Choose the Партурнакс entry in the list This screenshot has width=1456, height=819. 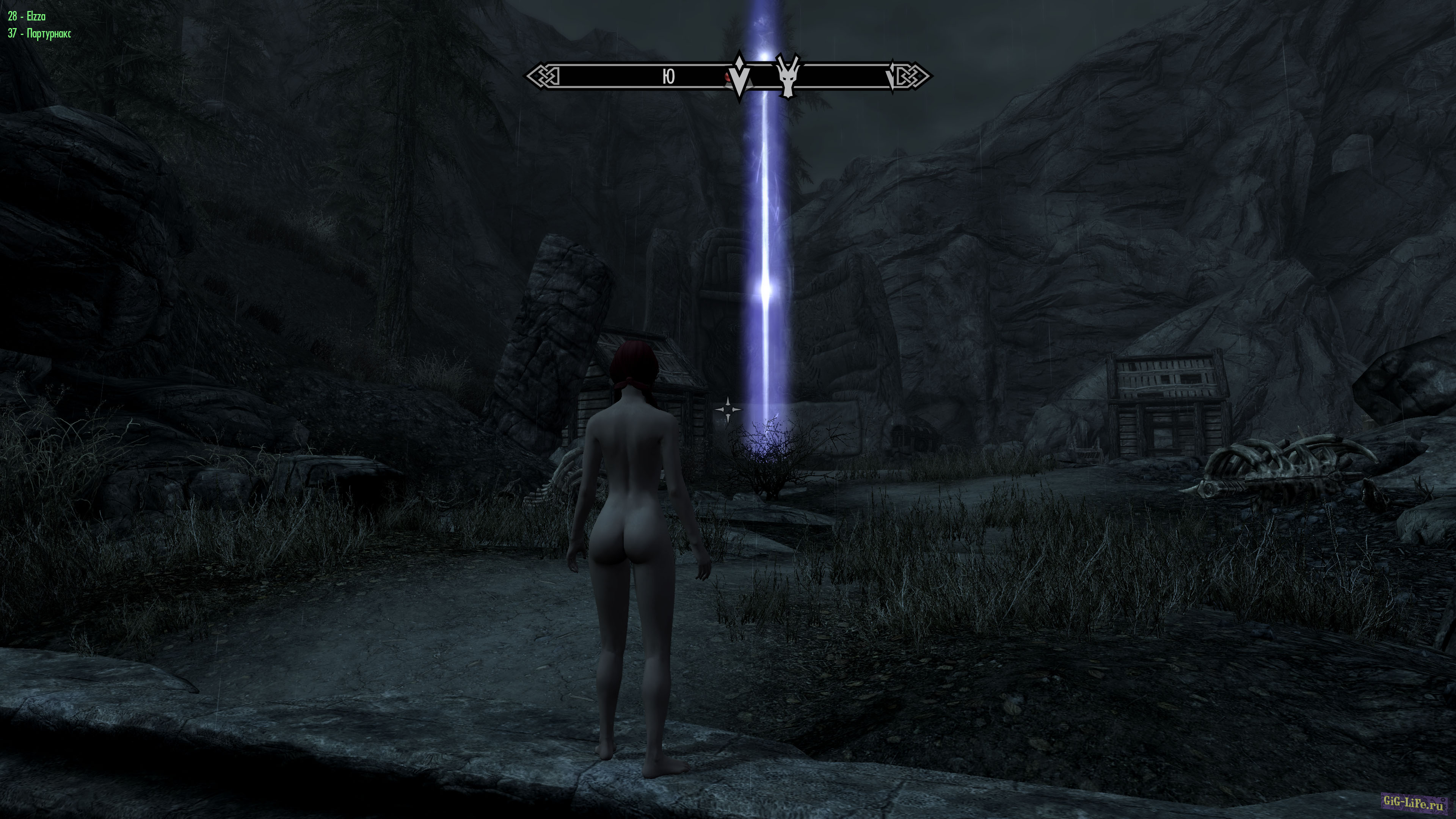pyautogui.click(x=39, y=33)
